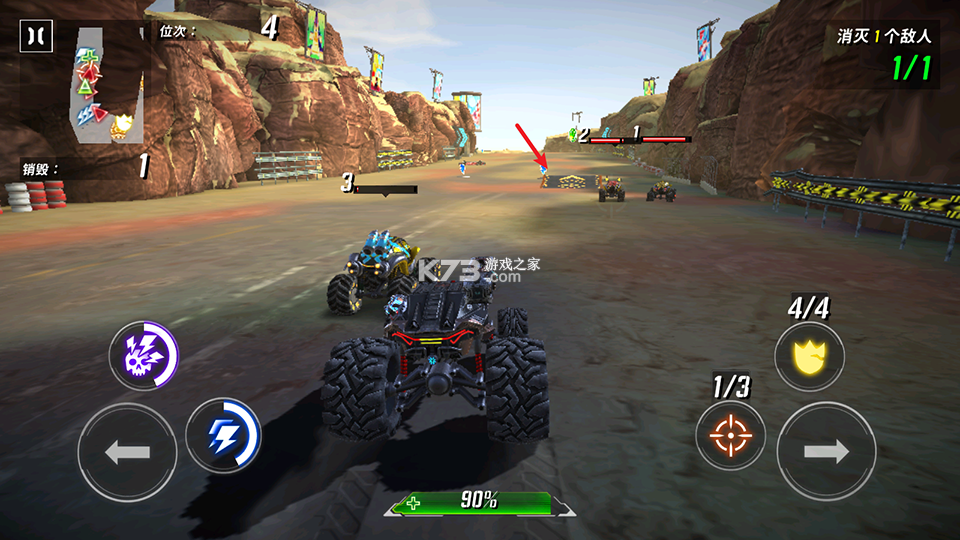960x540 pixels.
Task: Trigger the blue lightning nitro boost
Action: coord(223,435)
